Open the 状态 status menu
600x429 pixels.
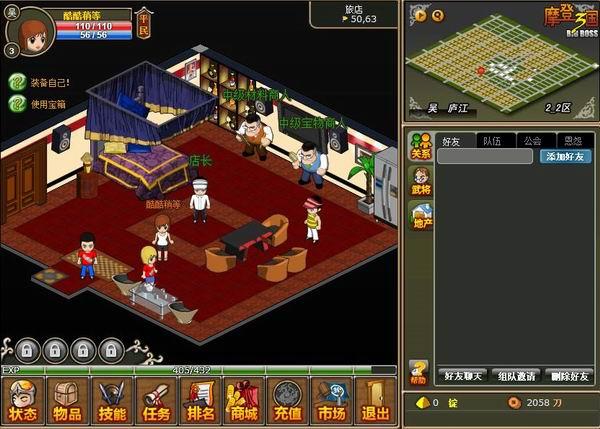pos(23,401)
